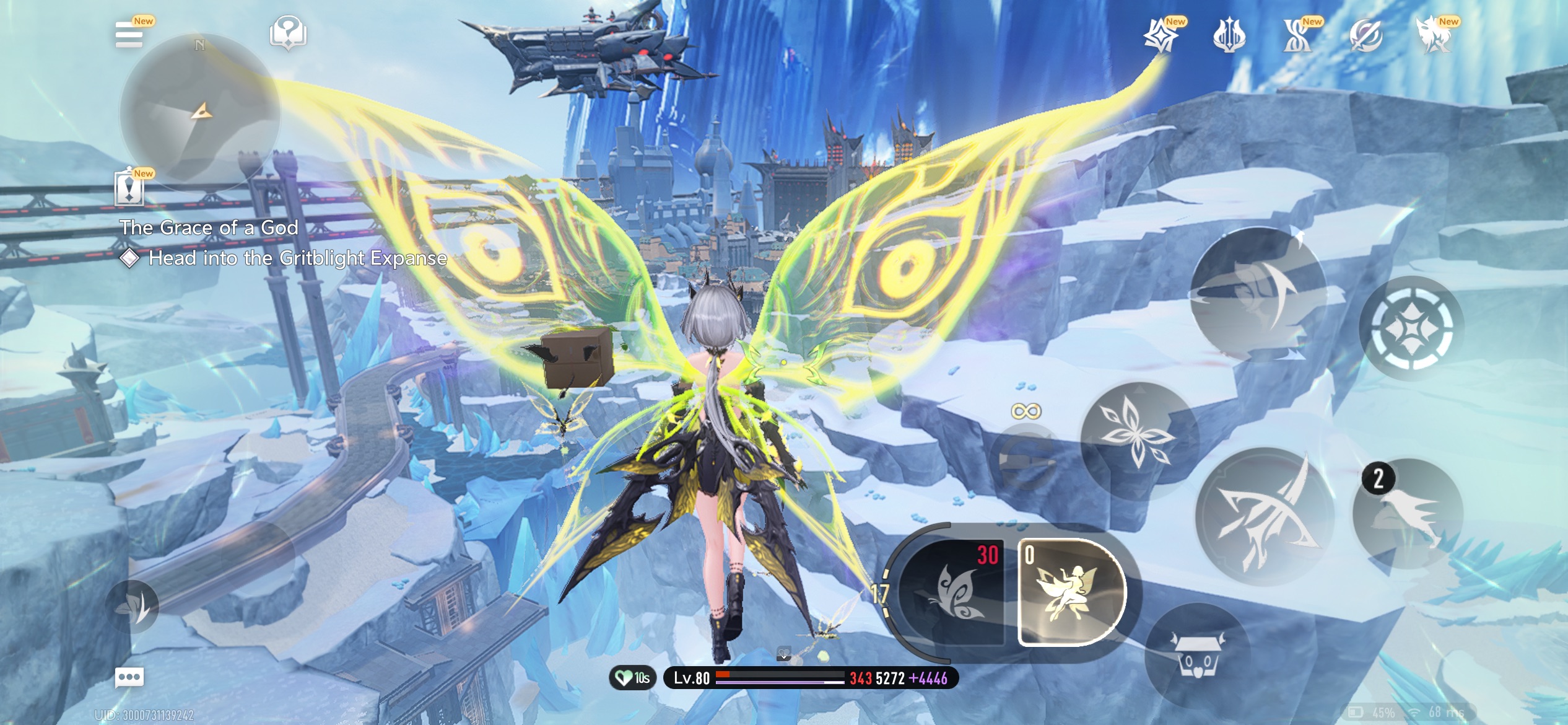
Task: Trigger the crossed blades attack button
Action: pos(1265,516)
